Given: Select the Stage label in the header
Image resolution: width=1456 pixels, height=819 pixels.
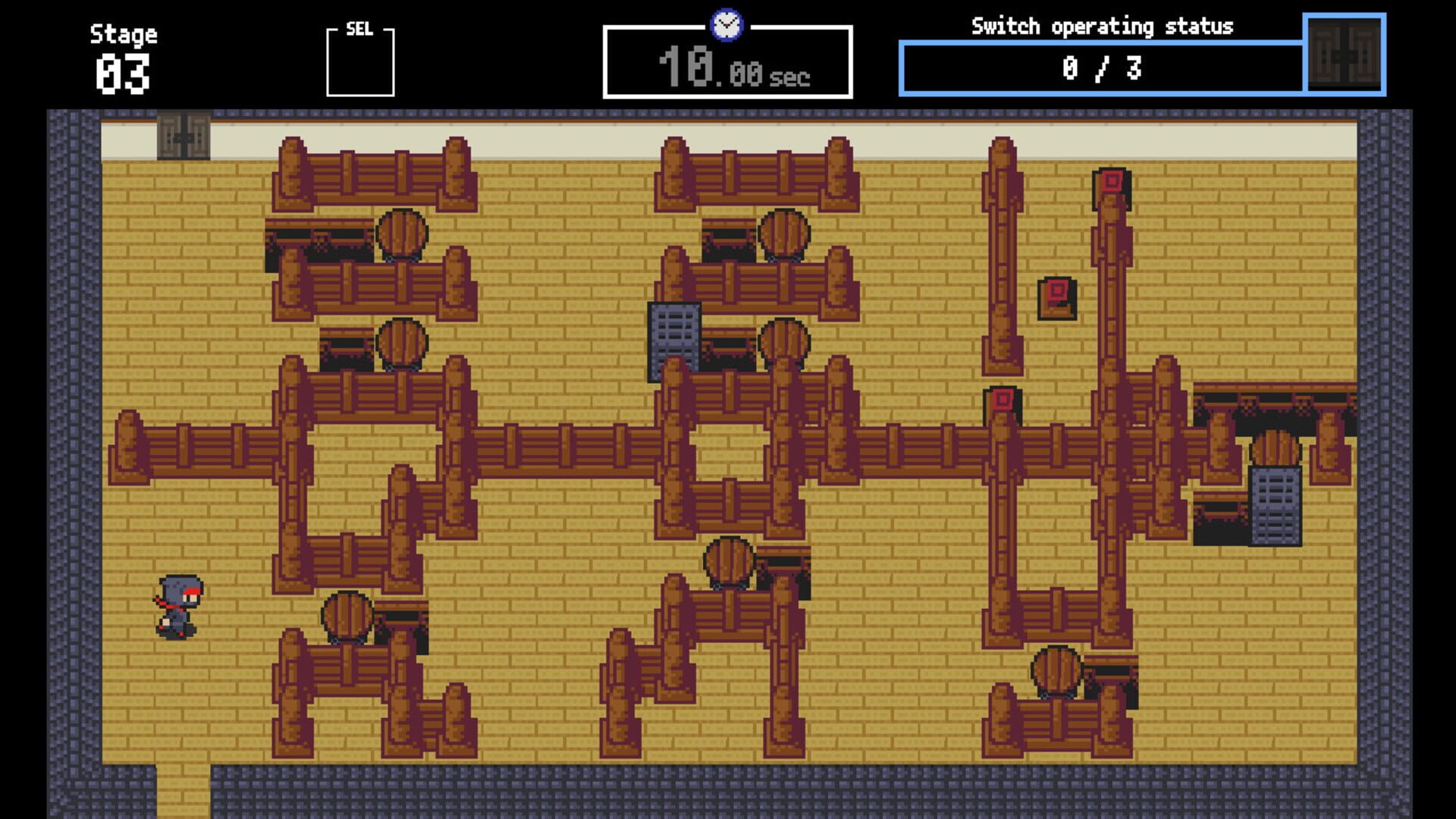Looking at the screenshot, I should [x=124, y=33].
